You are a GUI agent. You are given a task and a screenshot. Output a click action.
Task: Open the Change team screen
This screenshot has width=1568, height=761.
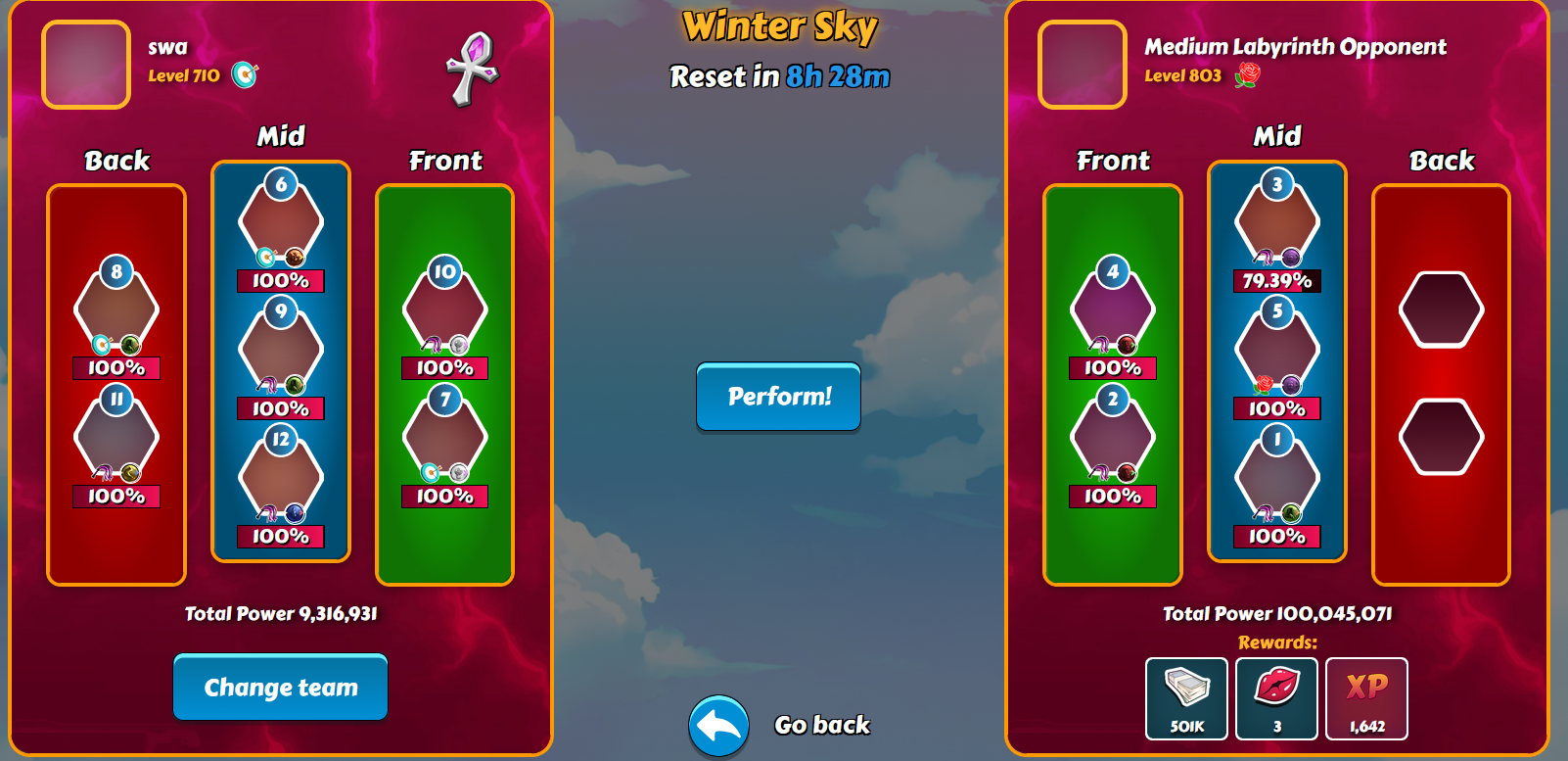(x=281, y=688)
